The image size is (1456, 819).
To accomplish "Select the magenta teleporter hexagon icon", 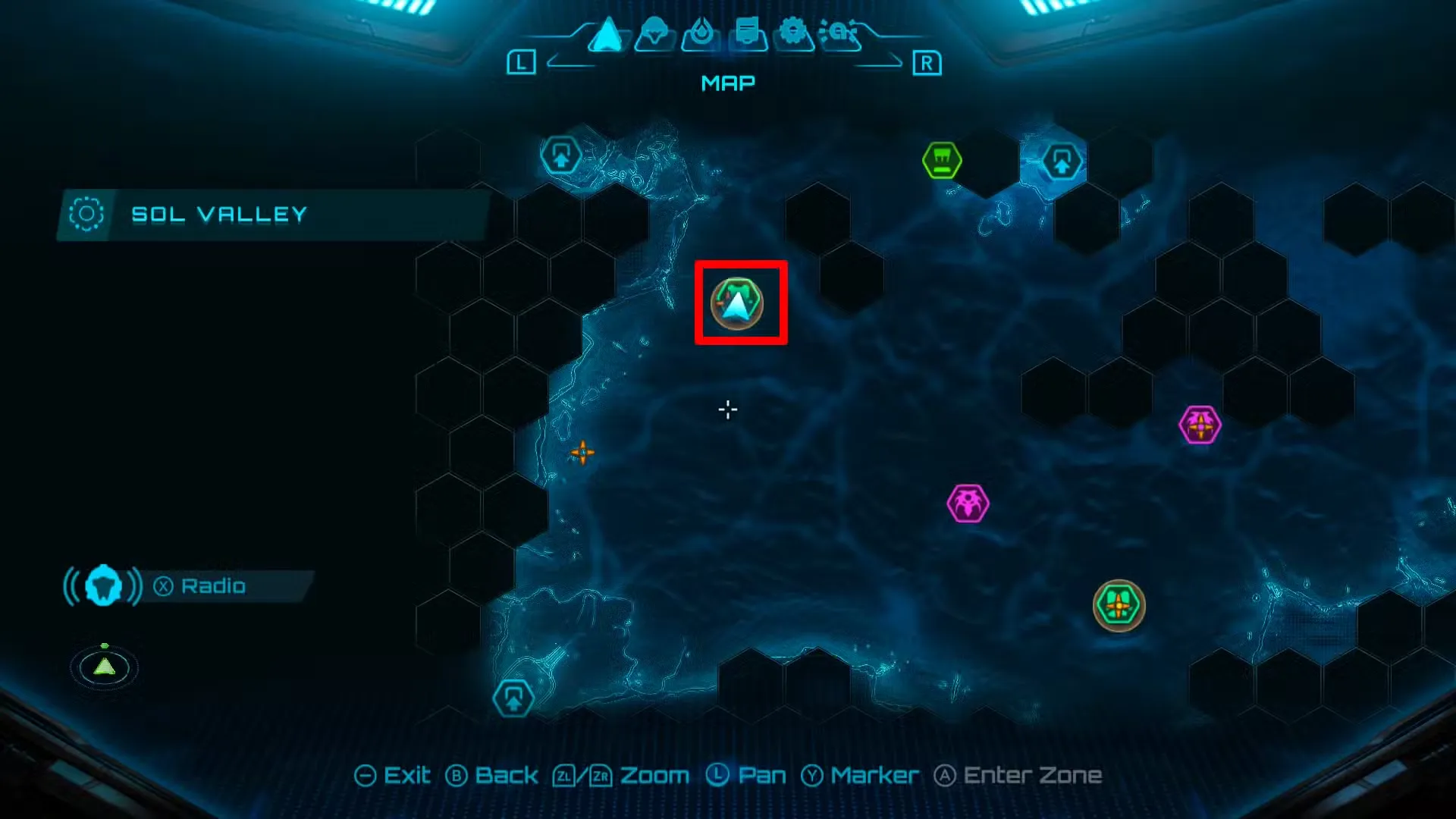I will pos(1200,425).
